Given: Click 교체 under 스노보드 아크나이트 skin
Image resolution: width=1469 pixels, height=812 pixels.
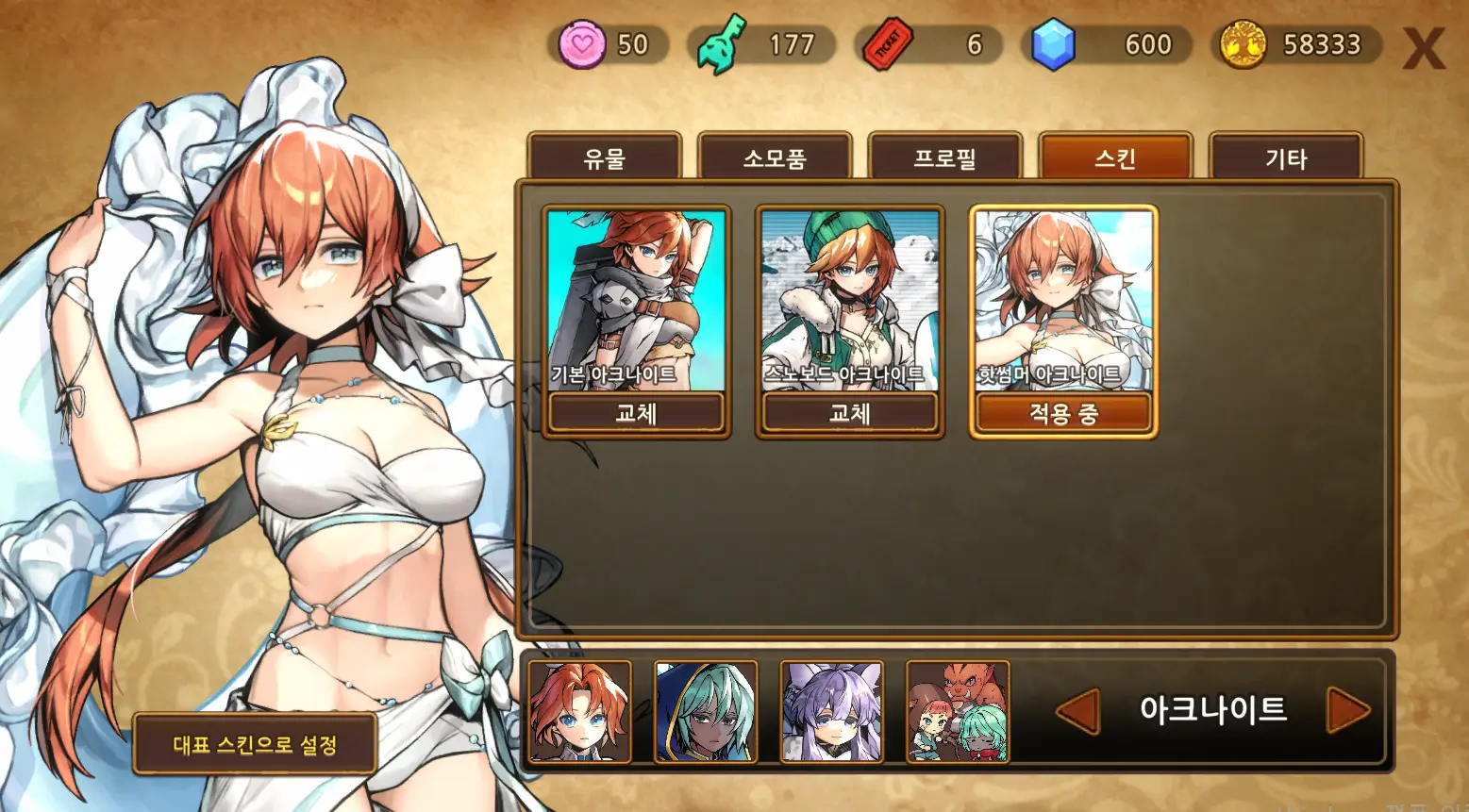Looking at the screenshot, I should pyautogui.click(x=849, y=413).
